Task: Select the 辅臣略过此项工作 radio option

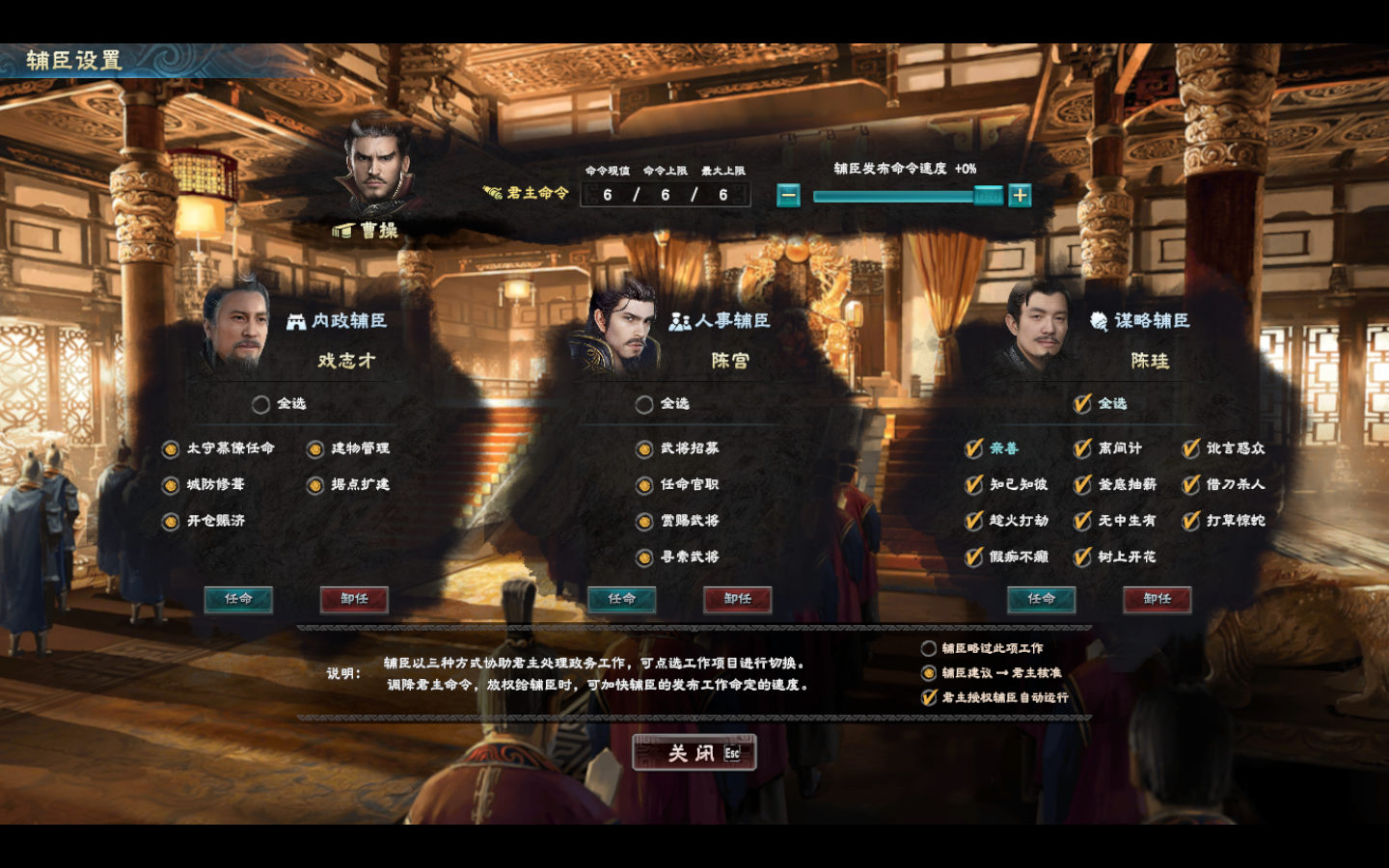Action: click(929, 648)
